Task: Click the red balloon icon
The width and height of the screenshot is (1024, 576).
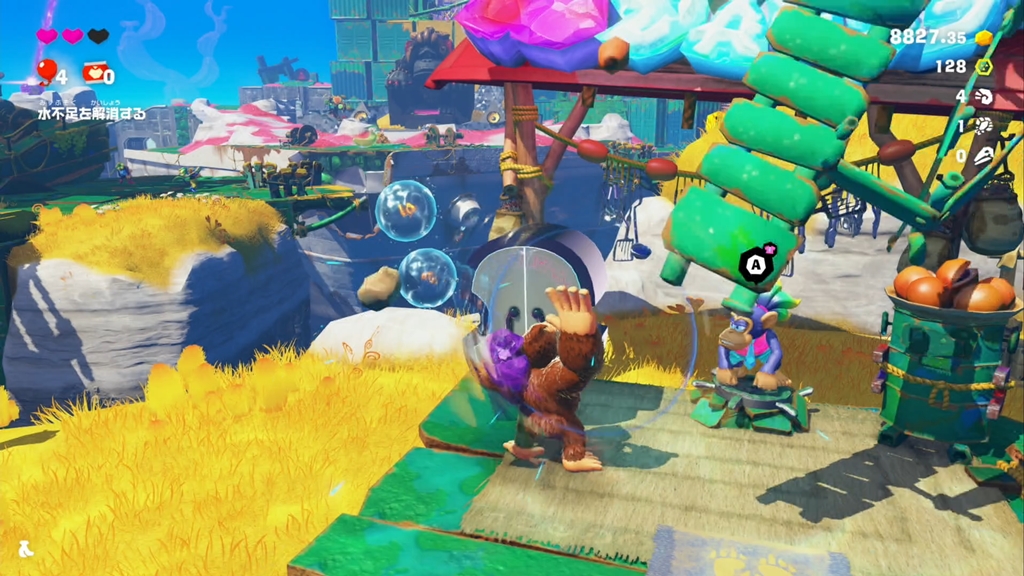Action: click(46, 70)
